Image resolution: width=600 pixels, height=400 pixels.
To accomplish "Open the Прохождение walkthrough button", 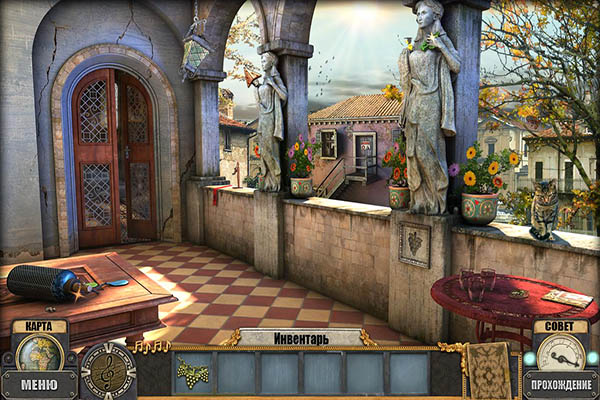I will (x=560, y=385).
